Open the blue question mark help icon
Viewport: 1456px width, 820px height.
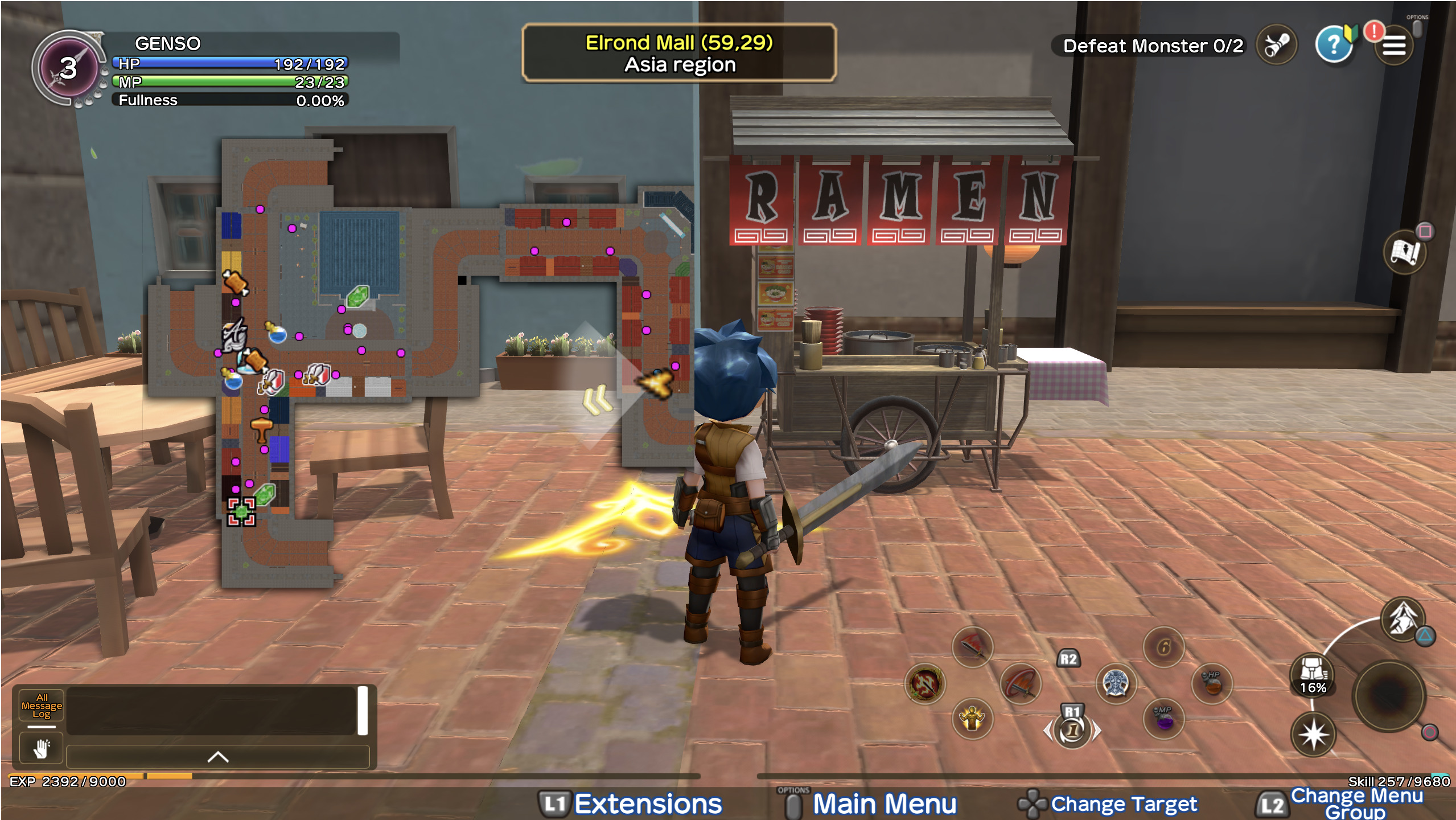pos(1333,44)
